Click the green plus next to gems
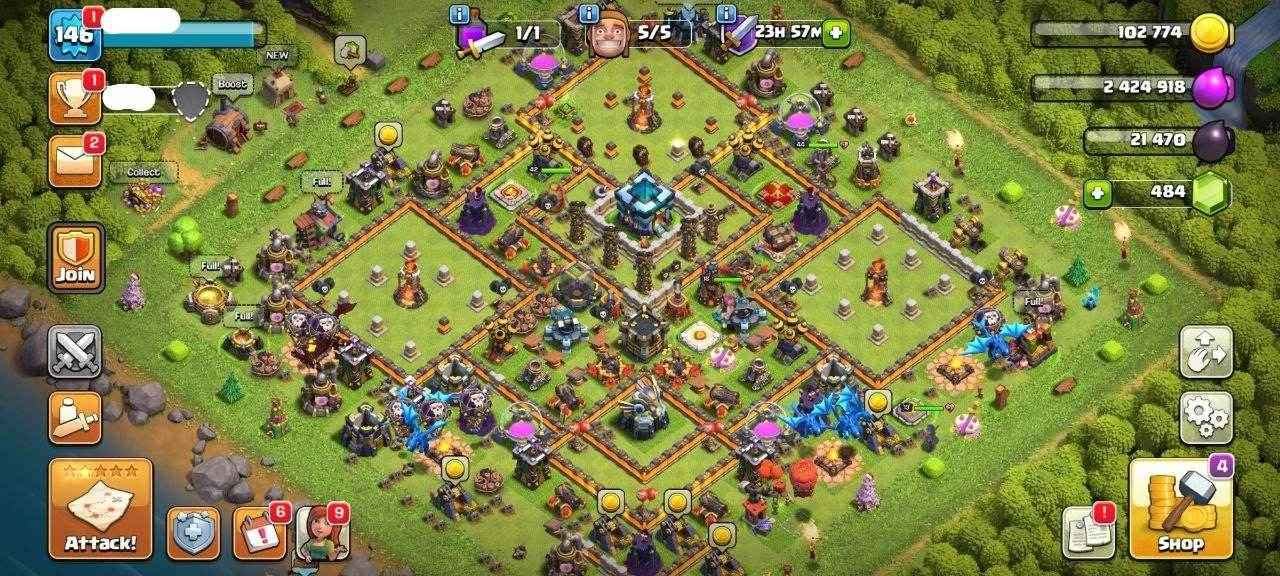1280x576 pixels. (x=1097, y=193)
